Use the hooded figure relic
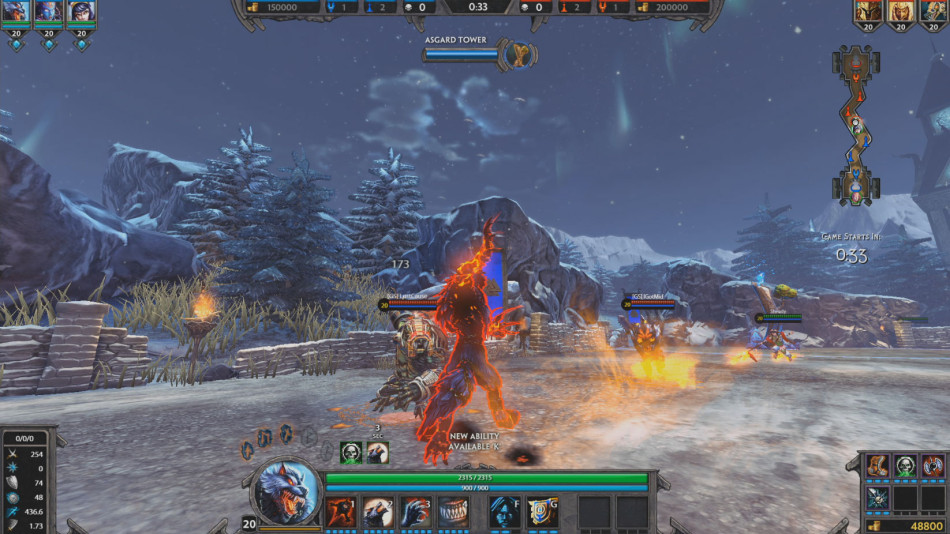Screen dimensions: 950x534 point(504,511)
